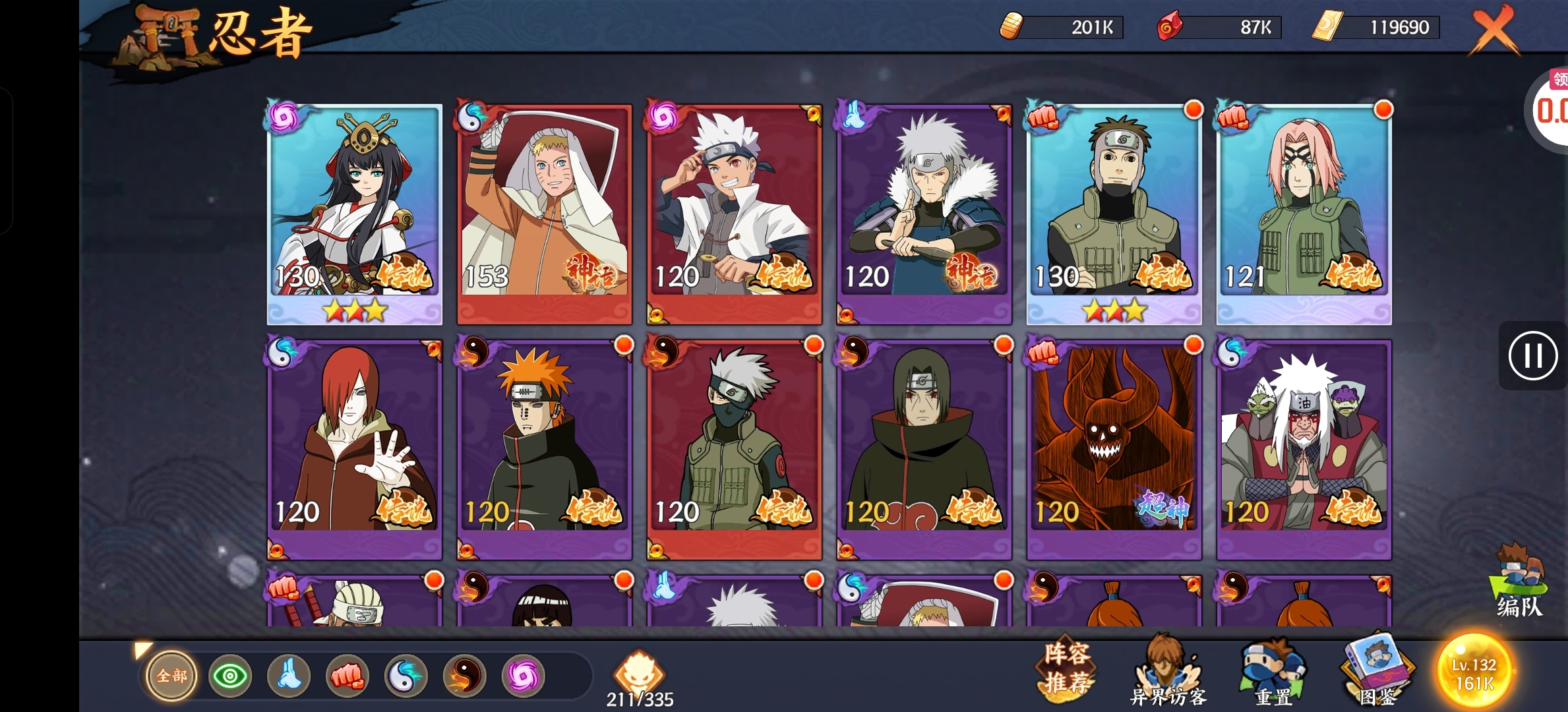Select the orange-haired Pain card

point(544,448)
